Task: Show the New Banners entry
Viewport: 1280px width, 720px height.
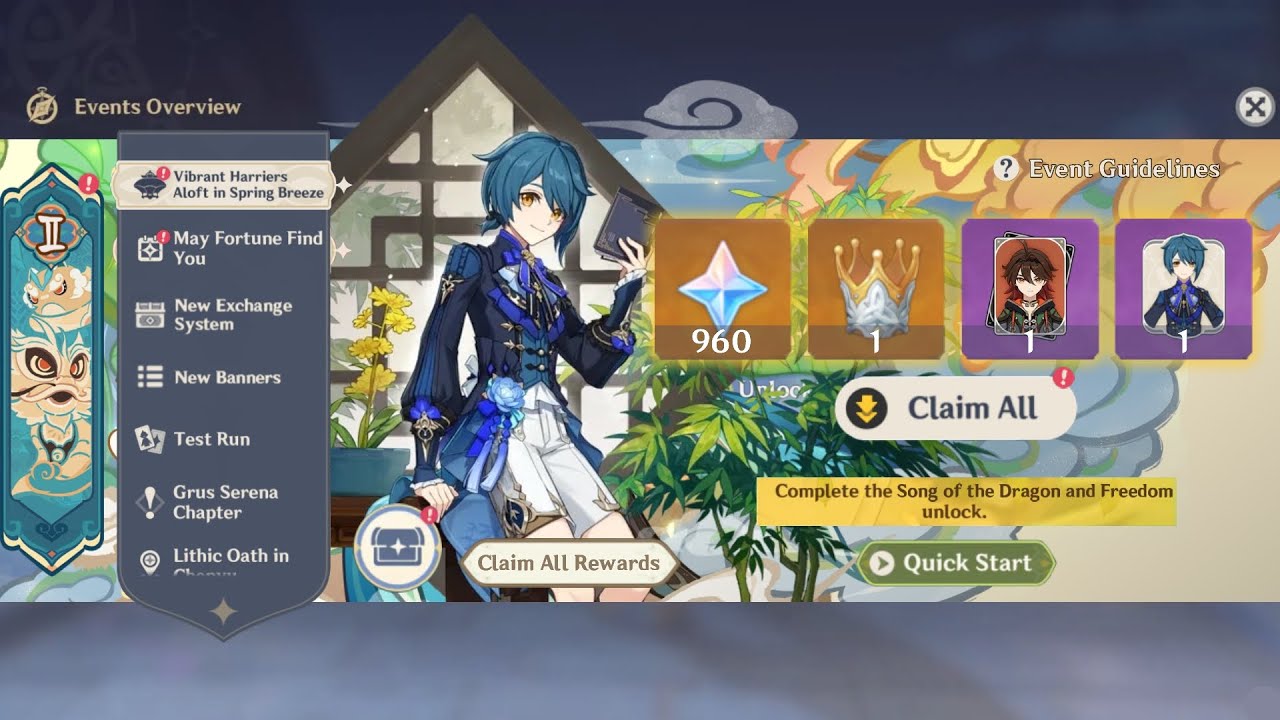Action: coord(225,378)
